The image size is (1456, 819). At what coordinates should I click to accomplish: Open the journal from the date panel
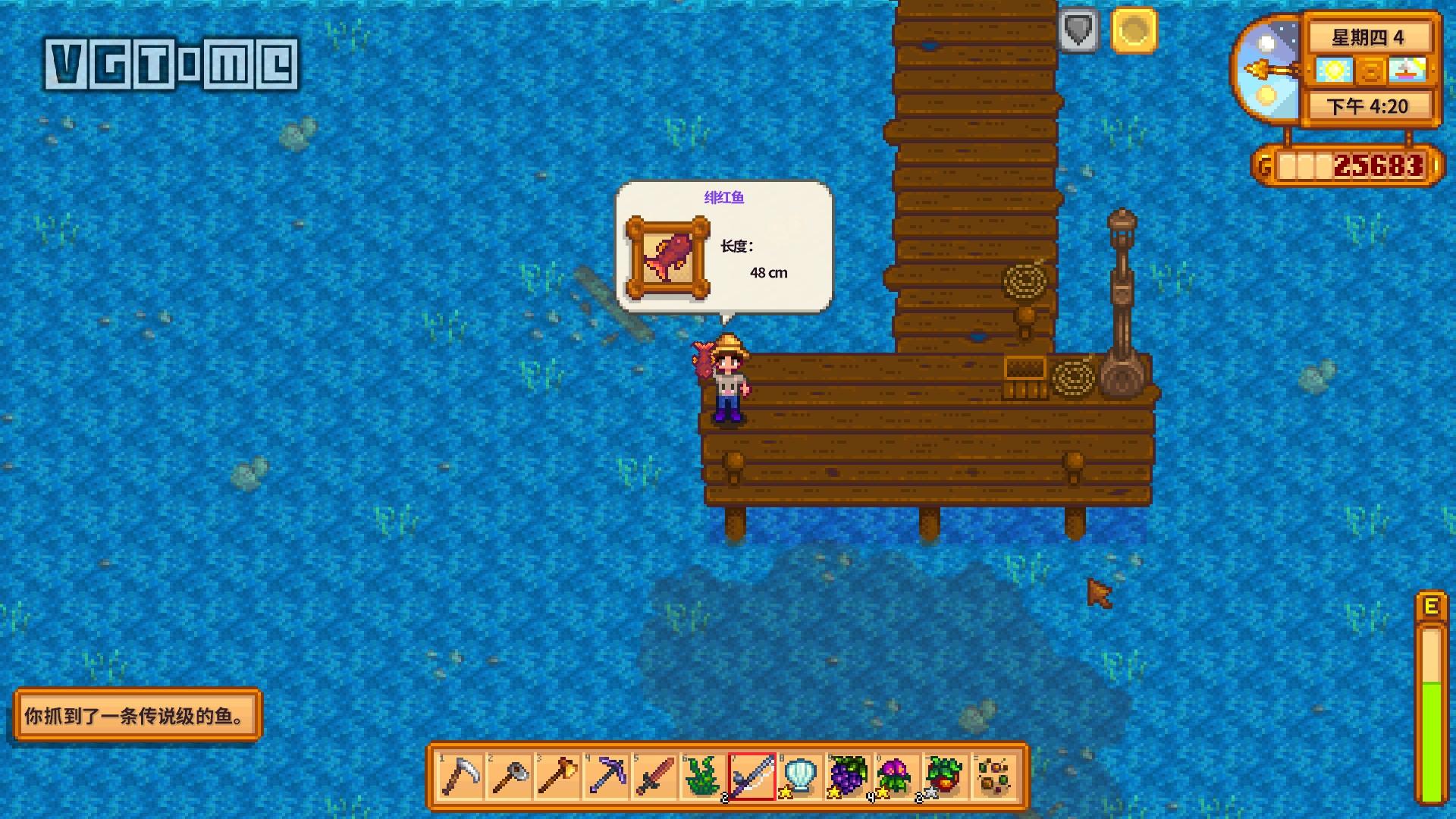(x=1370, y=71)
